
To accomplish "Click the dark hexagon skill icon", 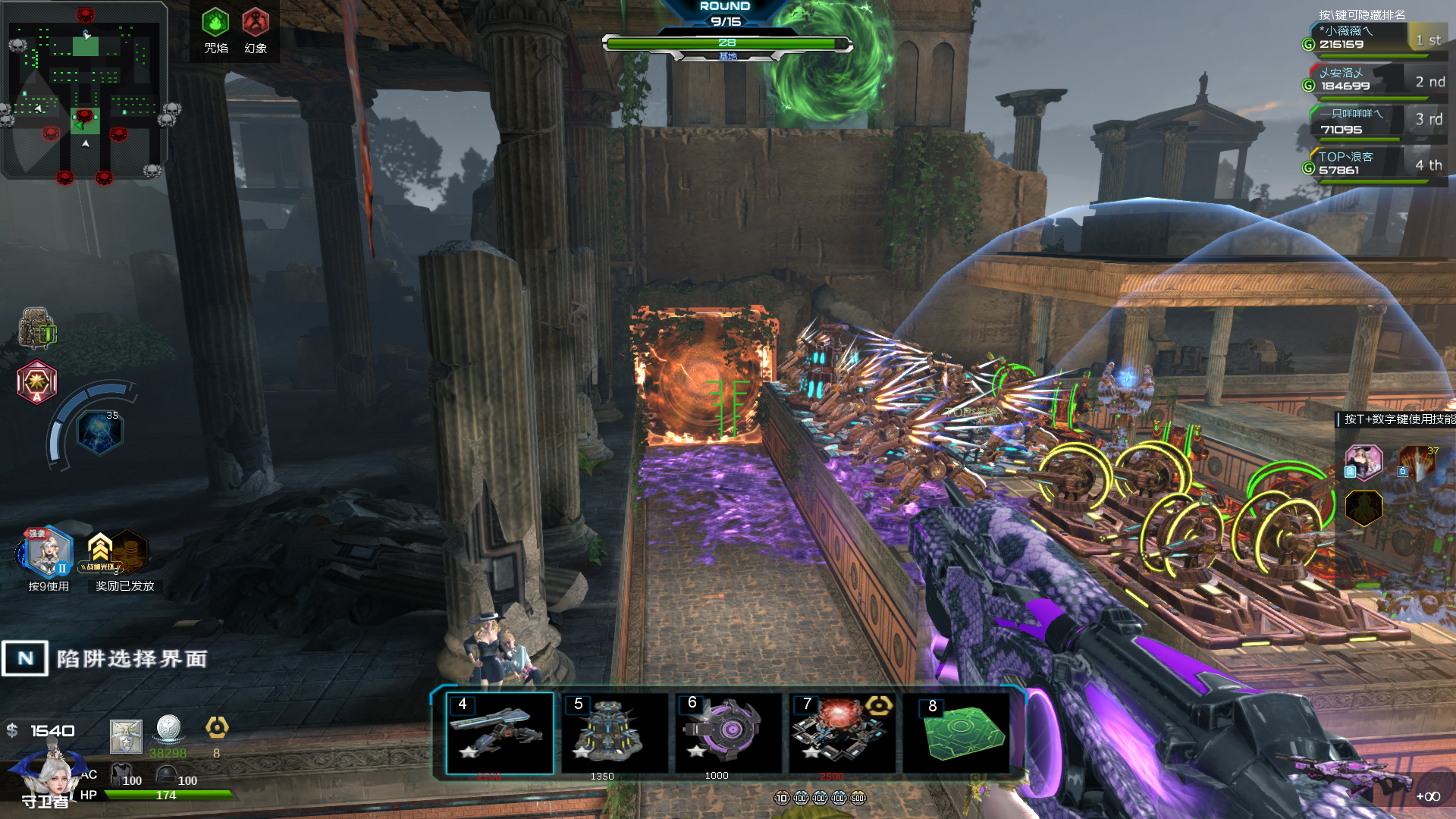I will pos(1363,507).
